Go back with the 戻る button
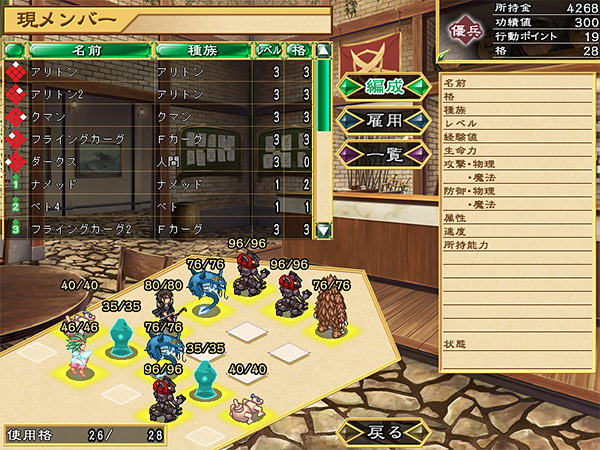 (x=386, y=431)
